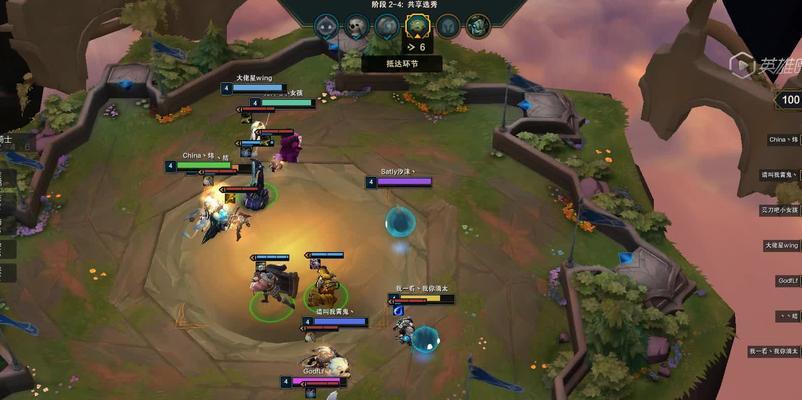The width and height of the screenshot is (802, 400).
Task: Choose the stone monster round icon
Action: (x=387, y=27)
